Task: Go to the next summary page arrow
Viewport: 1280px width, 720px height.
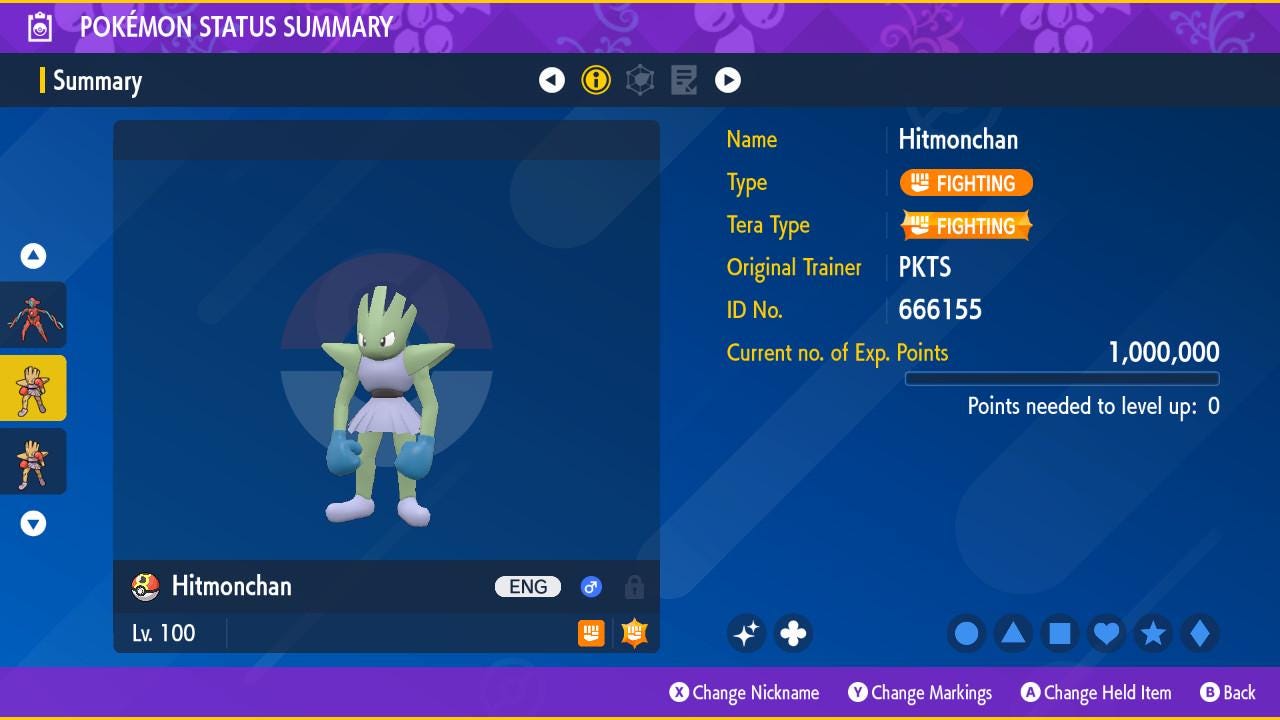Action: [728, 80]
